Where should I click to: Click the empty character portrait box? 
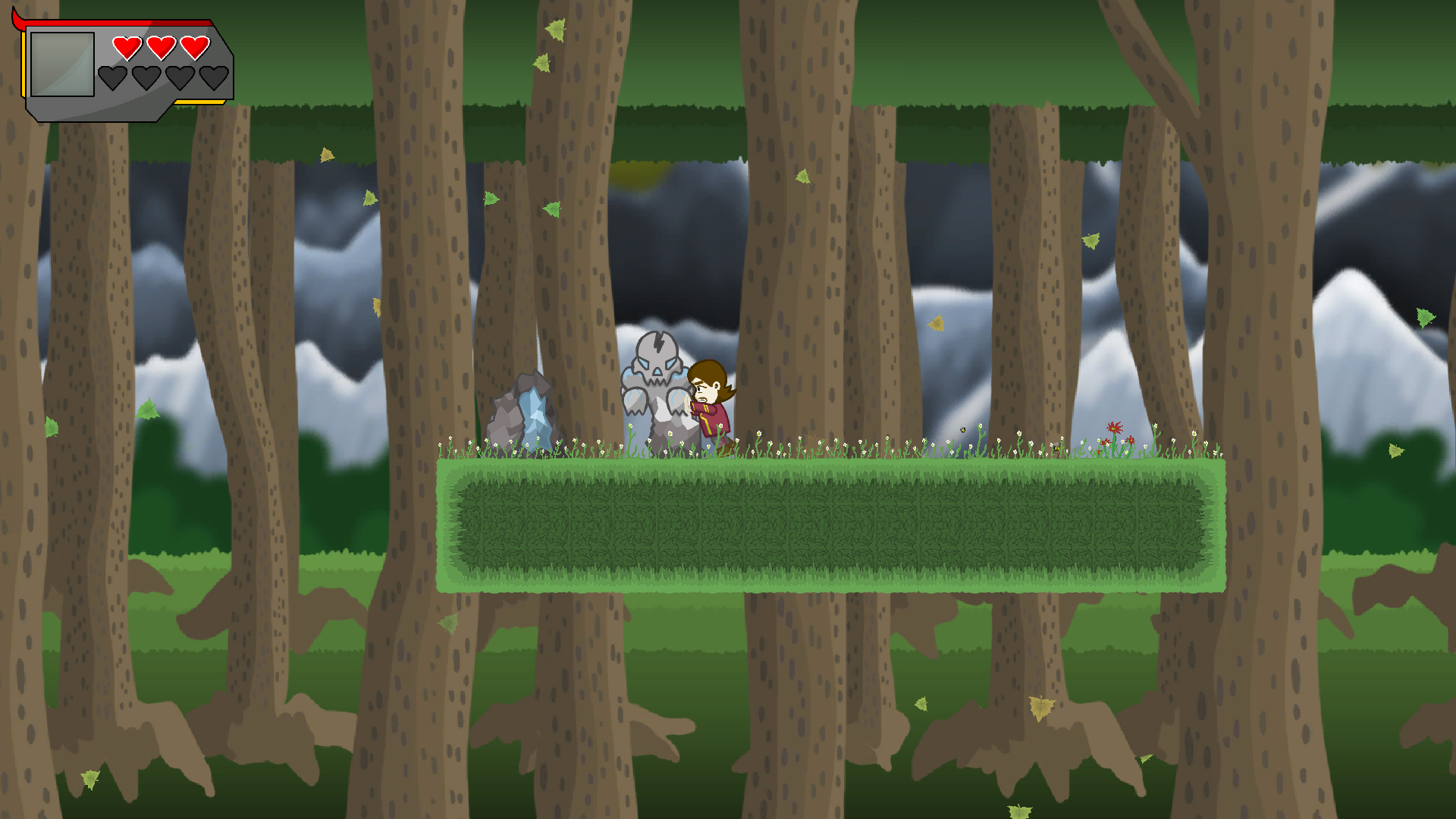[x=62, y=65]
